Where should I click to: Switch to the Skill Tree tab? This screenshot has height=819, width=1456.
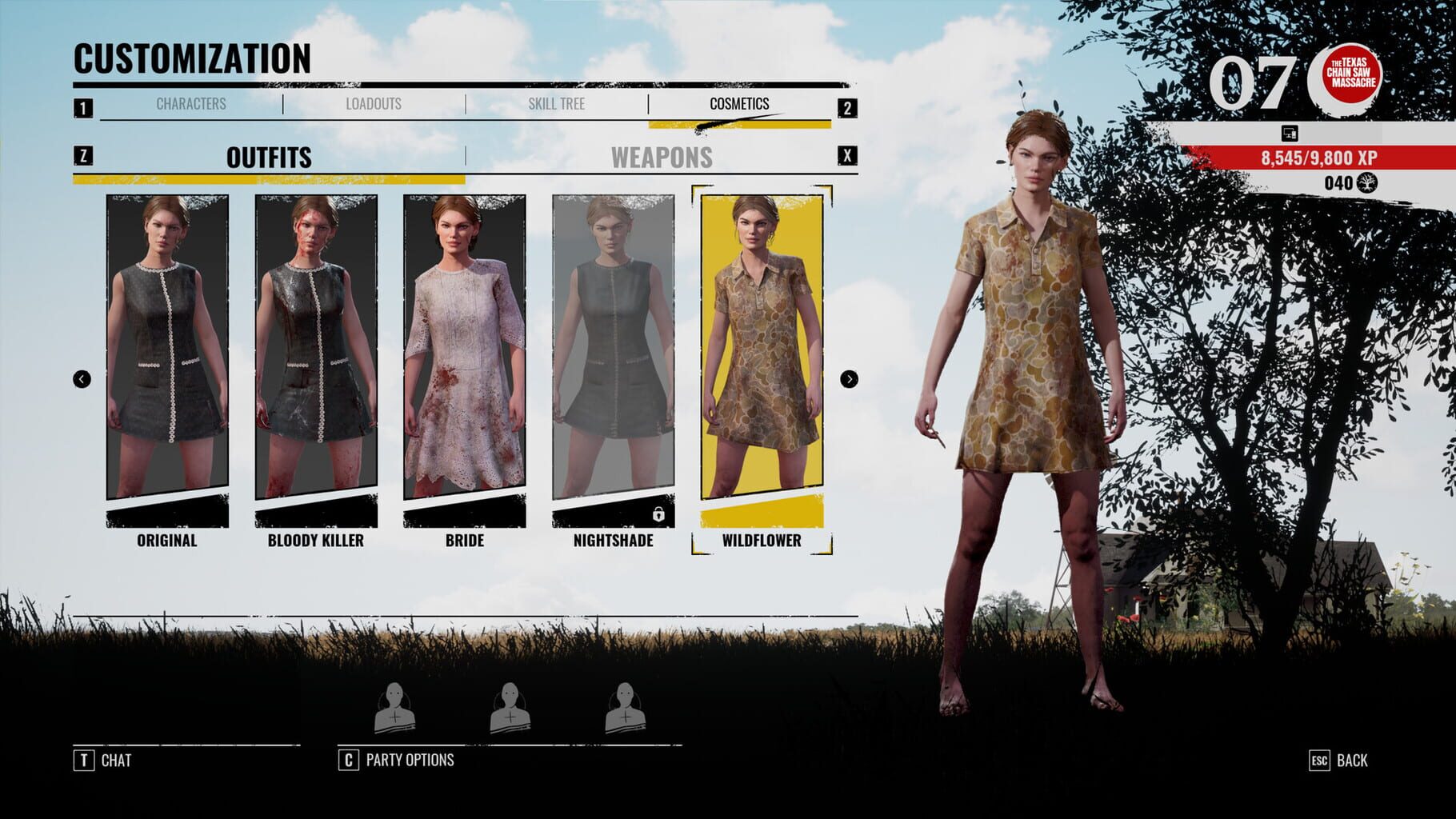click(x=558, y=103)
